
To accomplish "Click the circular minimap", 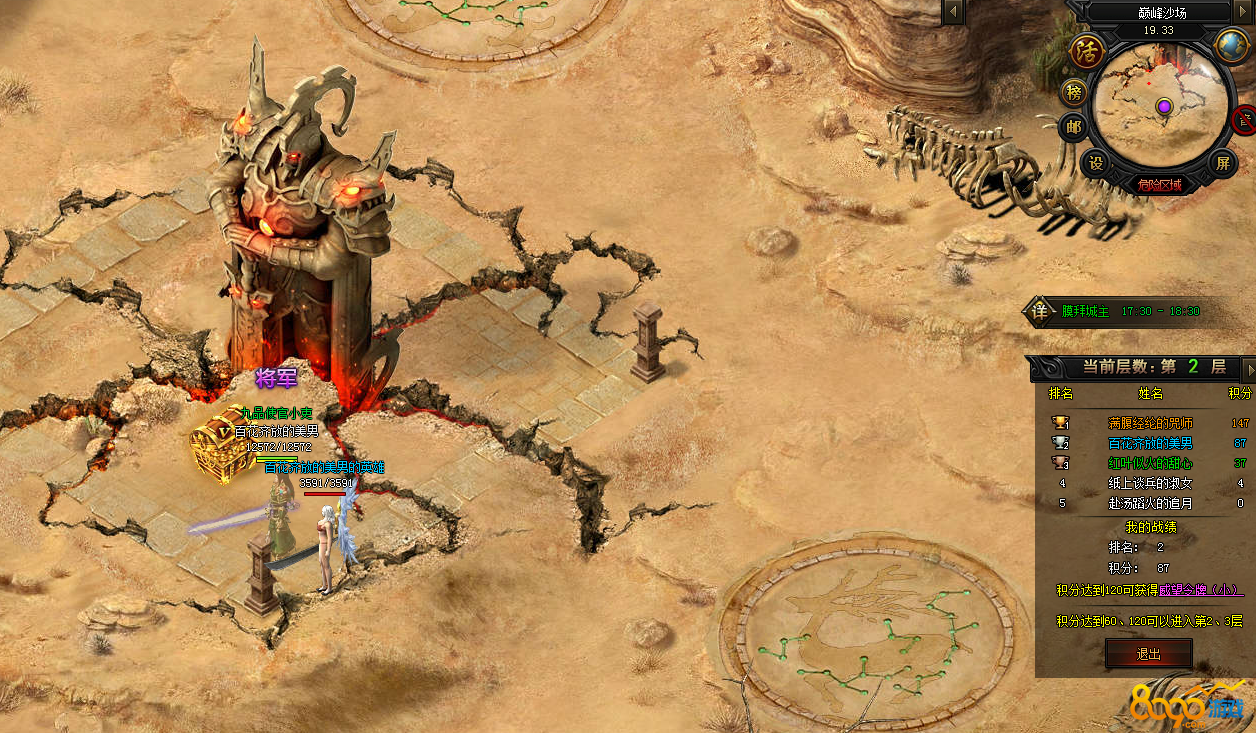I will 1162,106.
